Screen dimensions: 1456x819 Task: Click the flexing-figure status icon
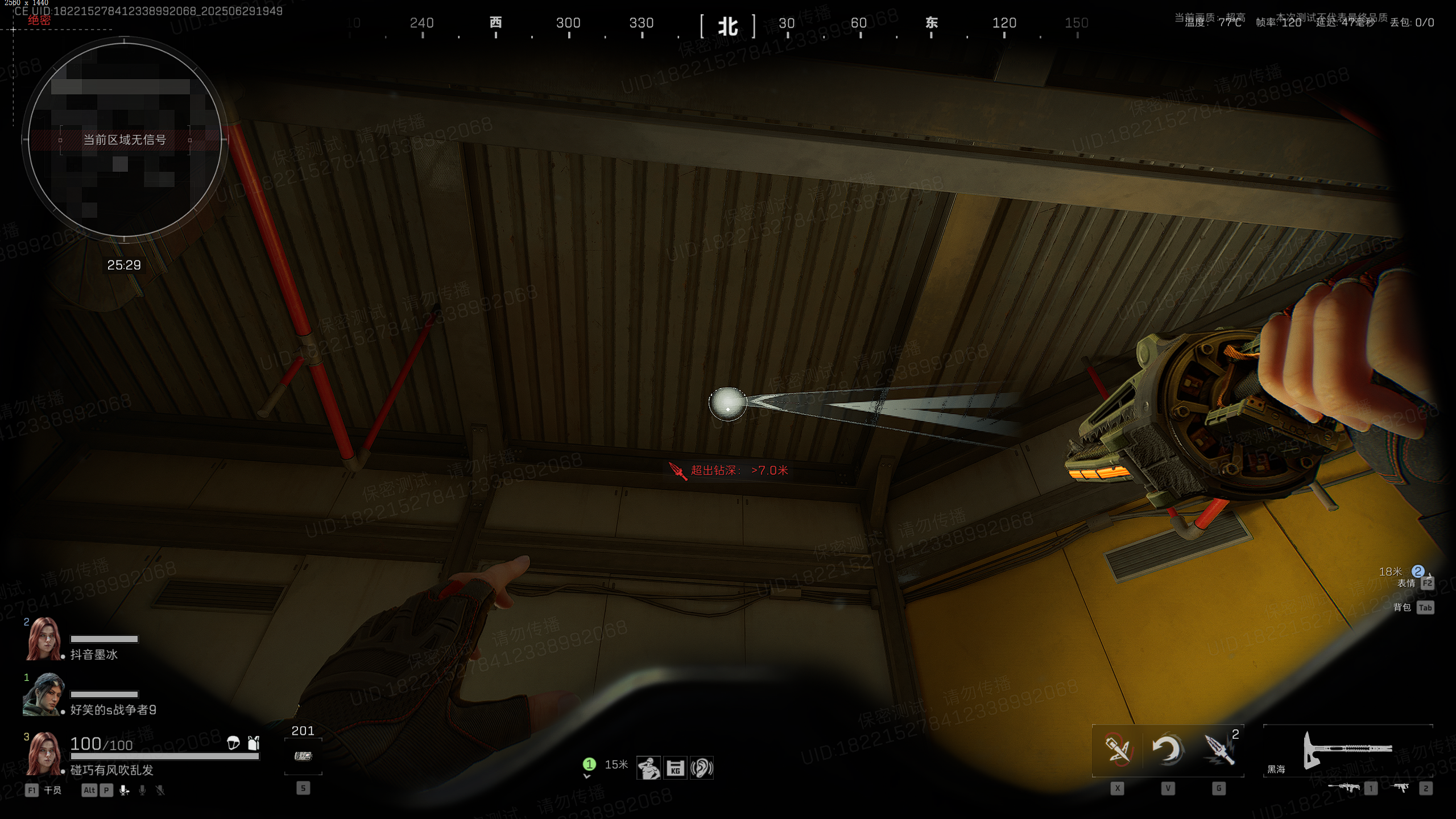(648, 768)
